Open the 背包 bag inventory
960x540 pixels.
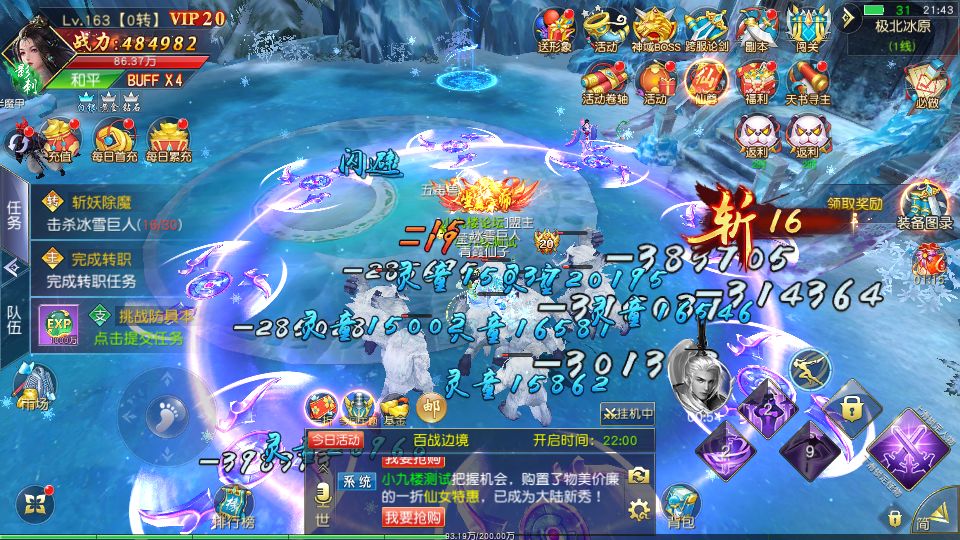pos(681,503)
